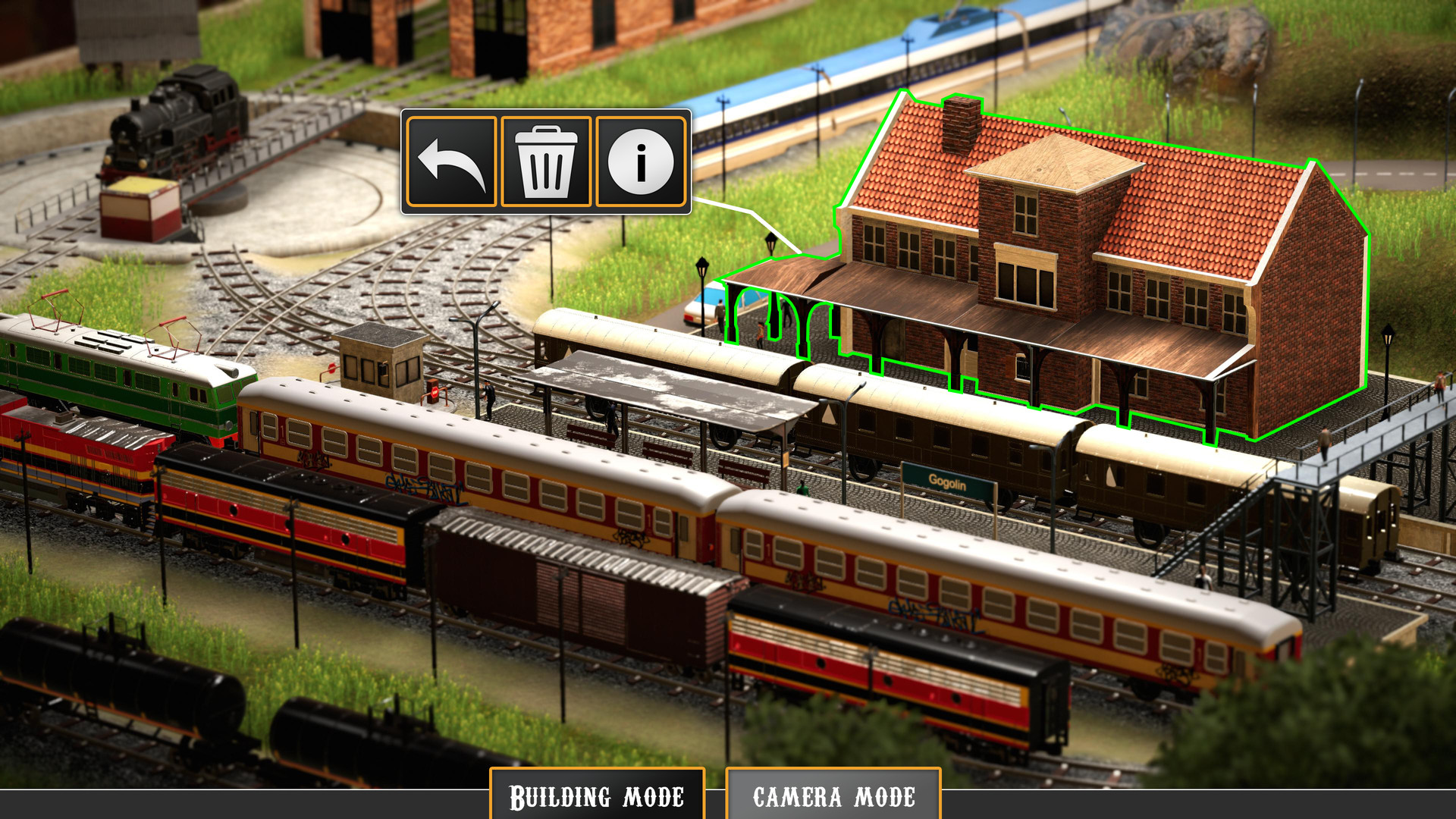Open the selection toolbar info button
This screenshot has height=819, width=1456.
pos(641,162)
